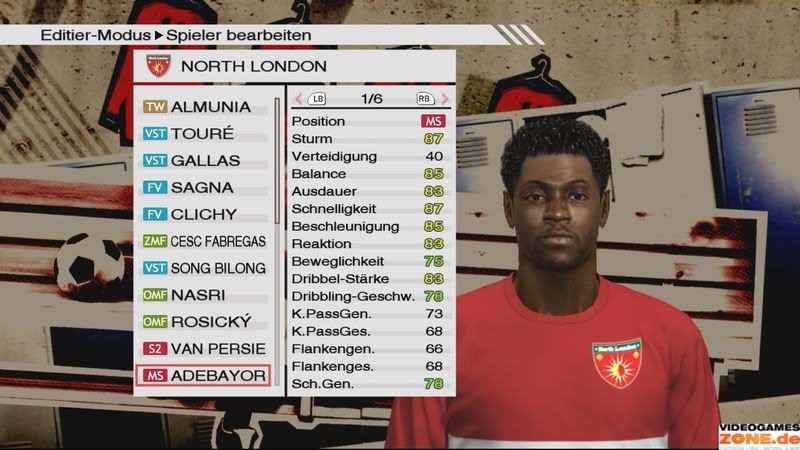Image resolution: width=800 pixels, height=450 pixels.
Task: Select Rosický in the squad list
Action: coord(205,322)
